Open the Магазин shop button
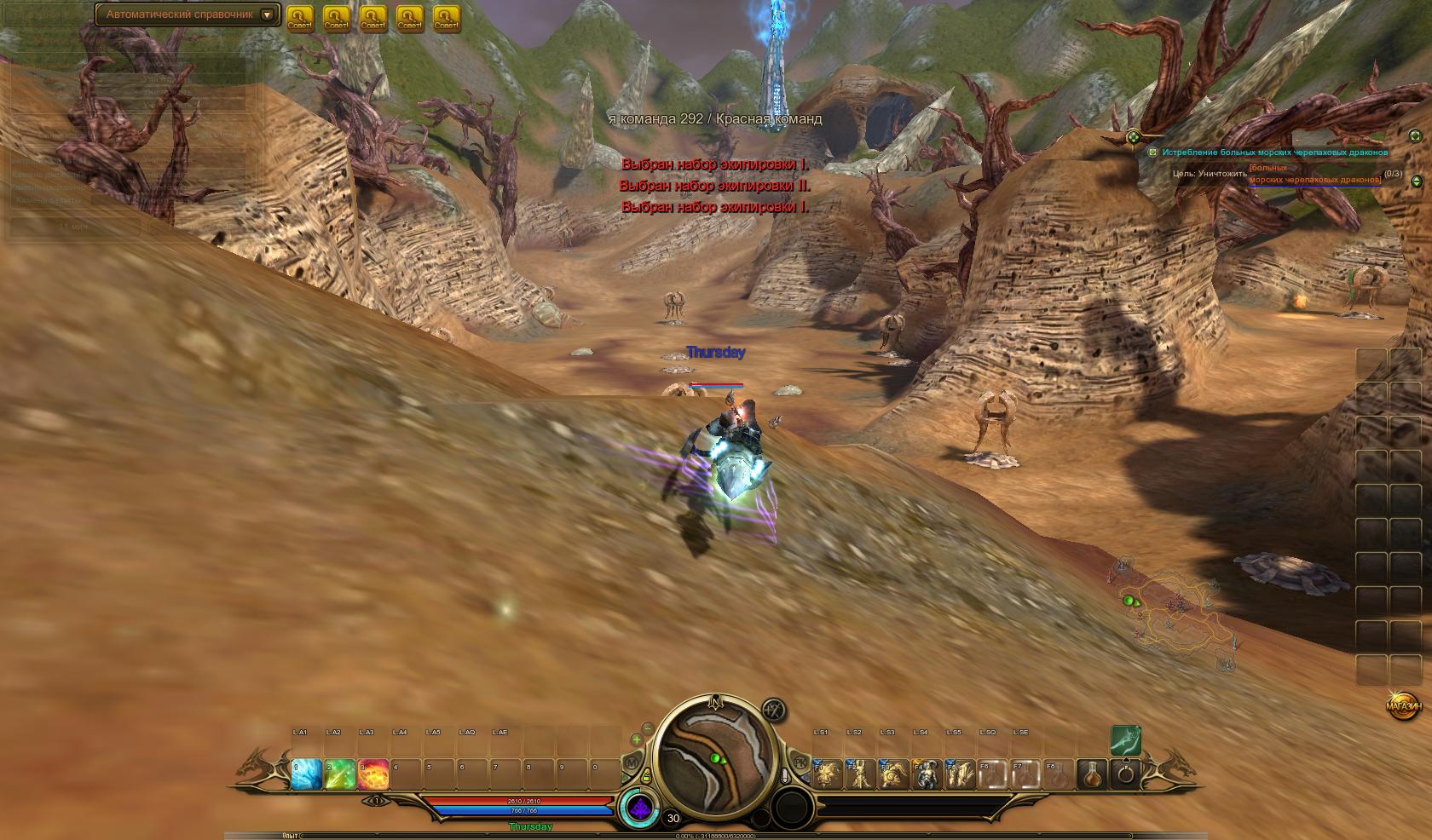 1403,706
